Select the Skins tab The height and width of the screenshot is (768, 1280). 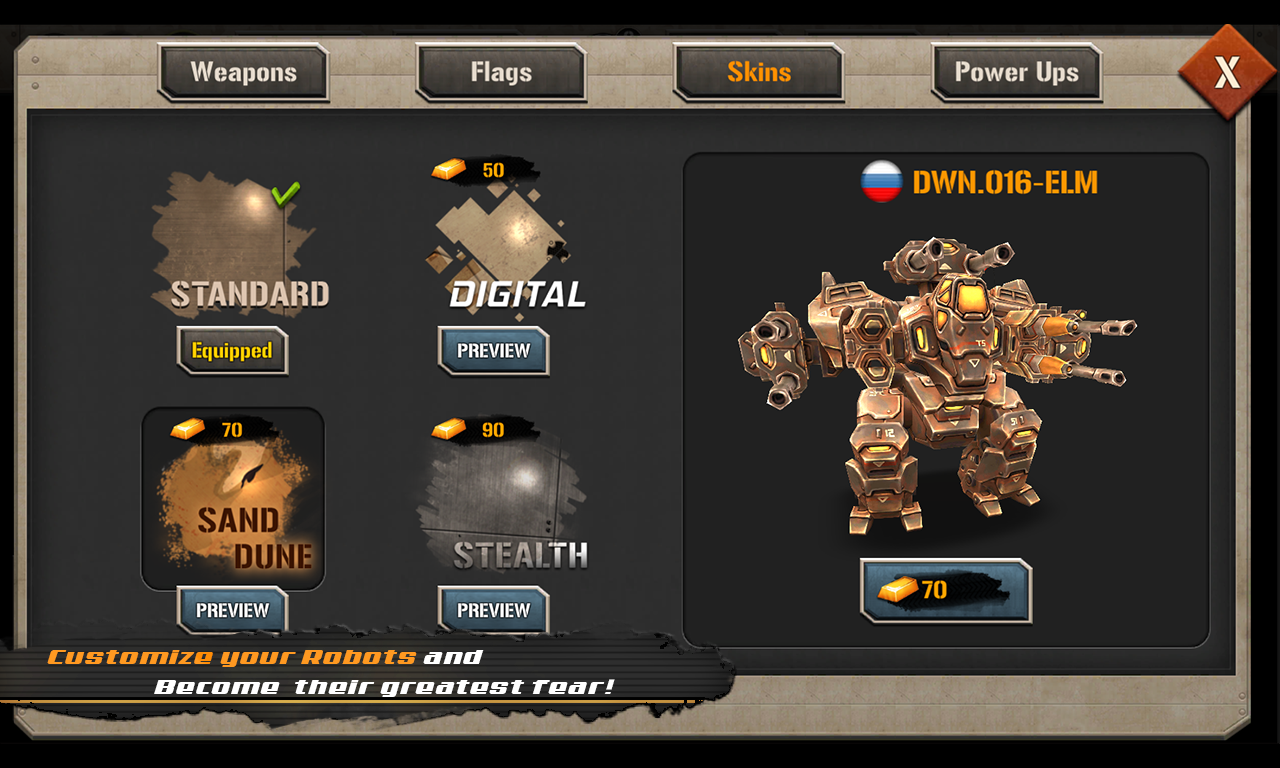[x=758, y=72]
